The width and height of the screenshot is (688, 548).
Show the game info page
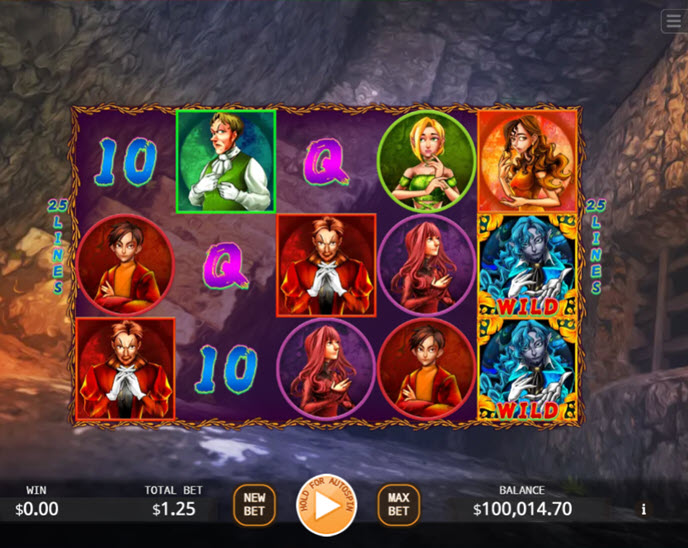point(643,510)
